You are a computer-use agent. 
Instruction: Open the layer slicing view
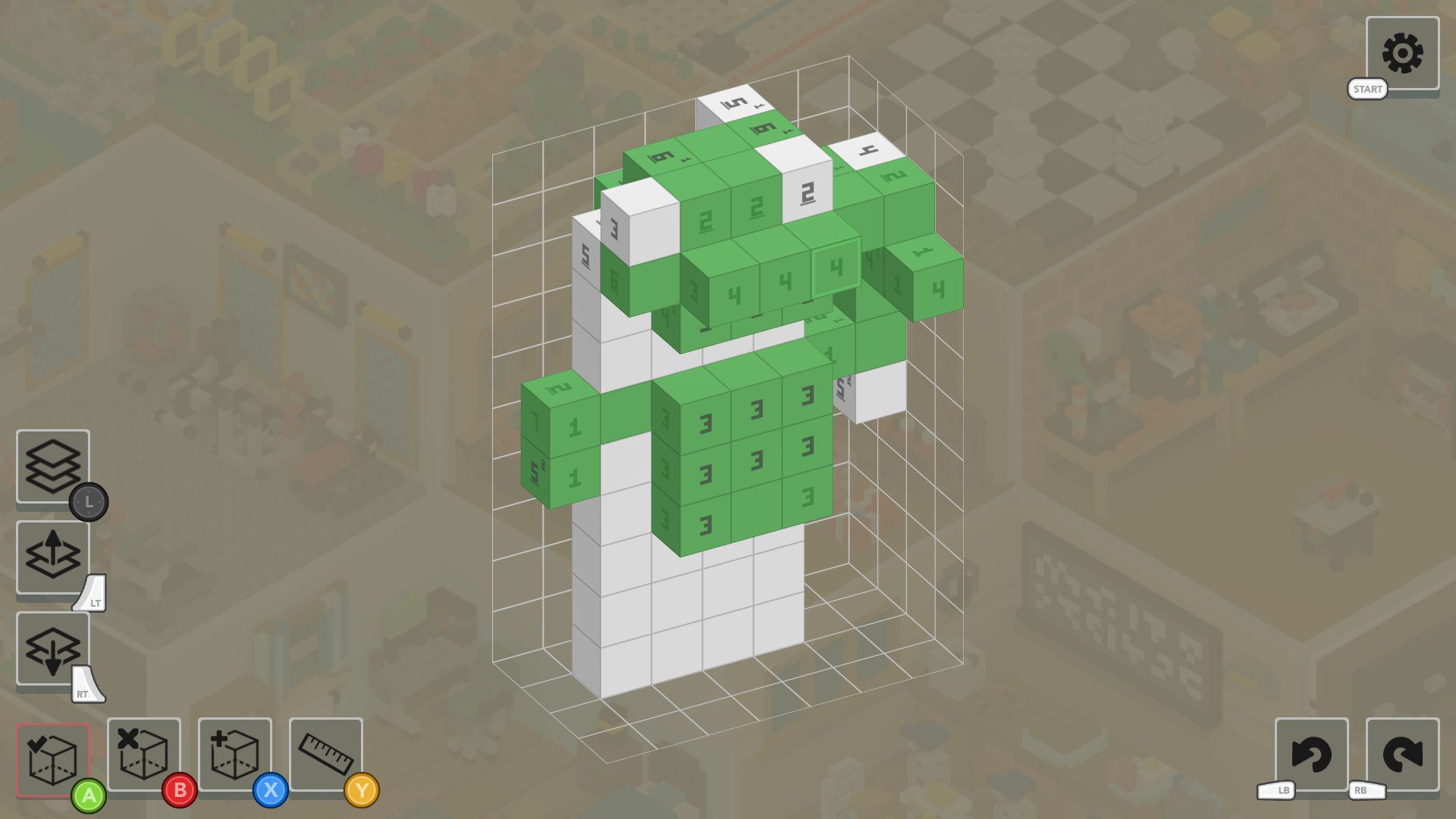(x=52, y=467)
